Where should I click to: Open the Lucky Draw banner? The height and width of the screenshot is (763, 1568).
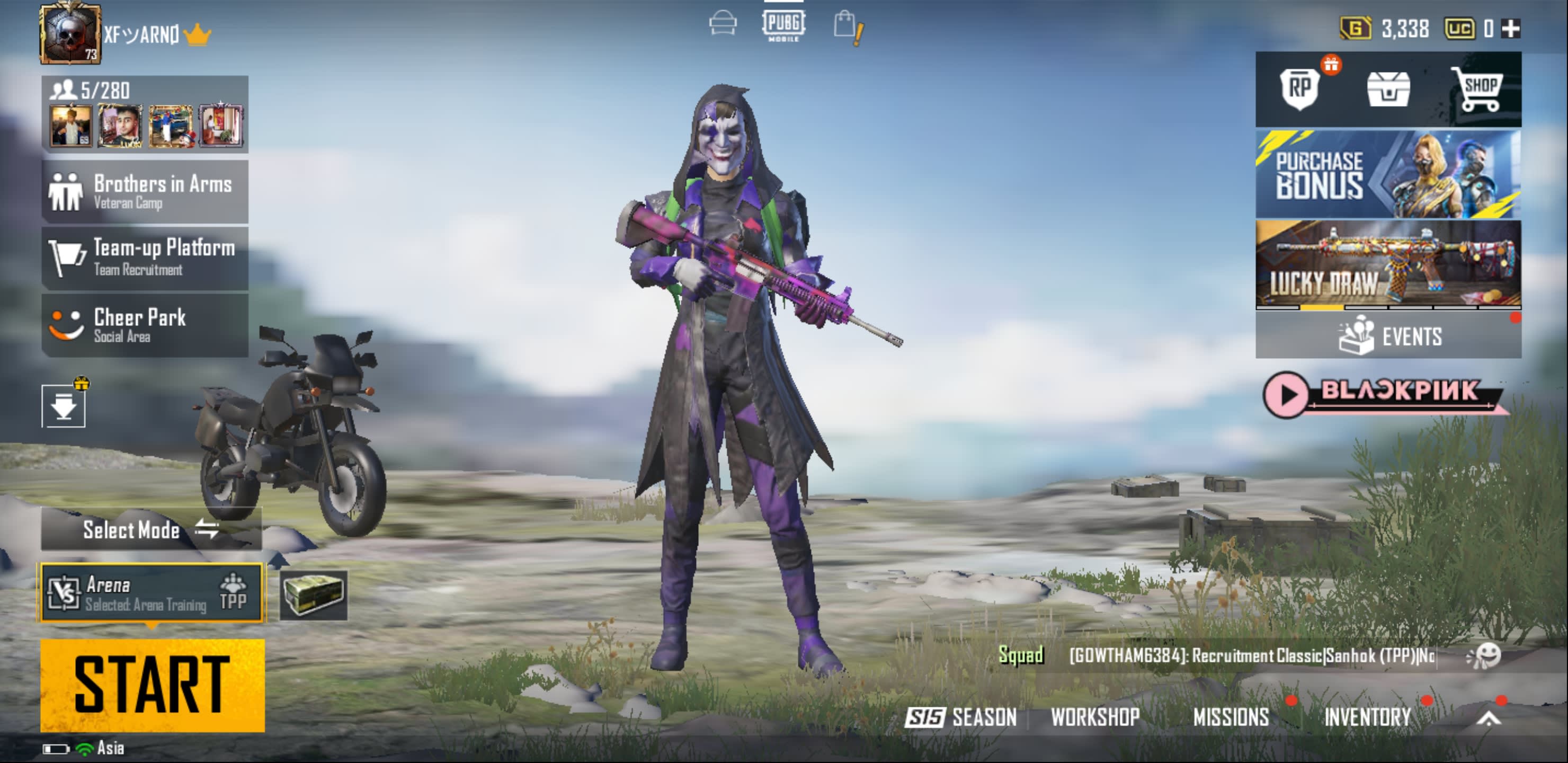tap(1388, 264)
